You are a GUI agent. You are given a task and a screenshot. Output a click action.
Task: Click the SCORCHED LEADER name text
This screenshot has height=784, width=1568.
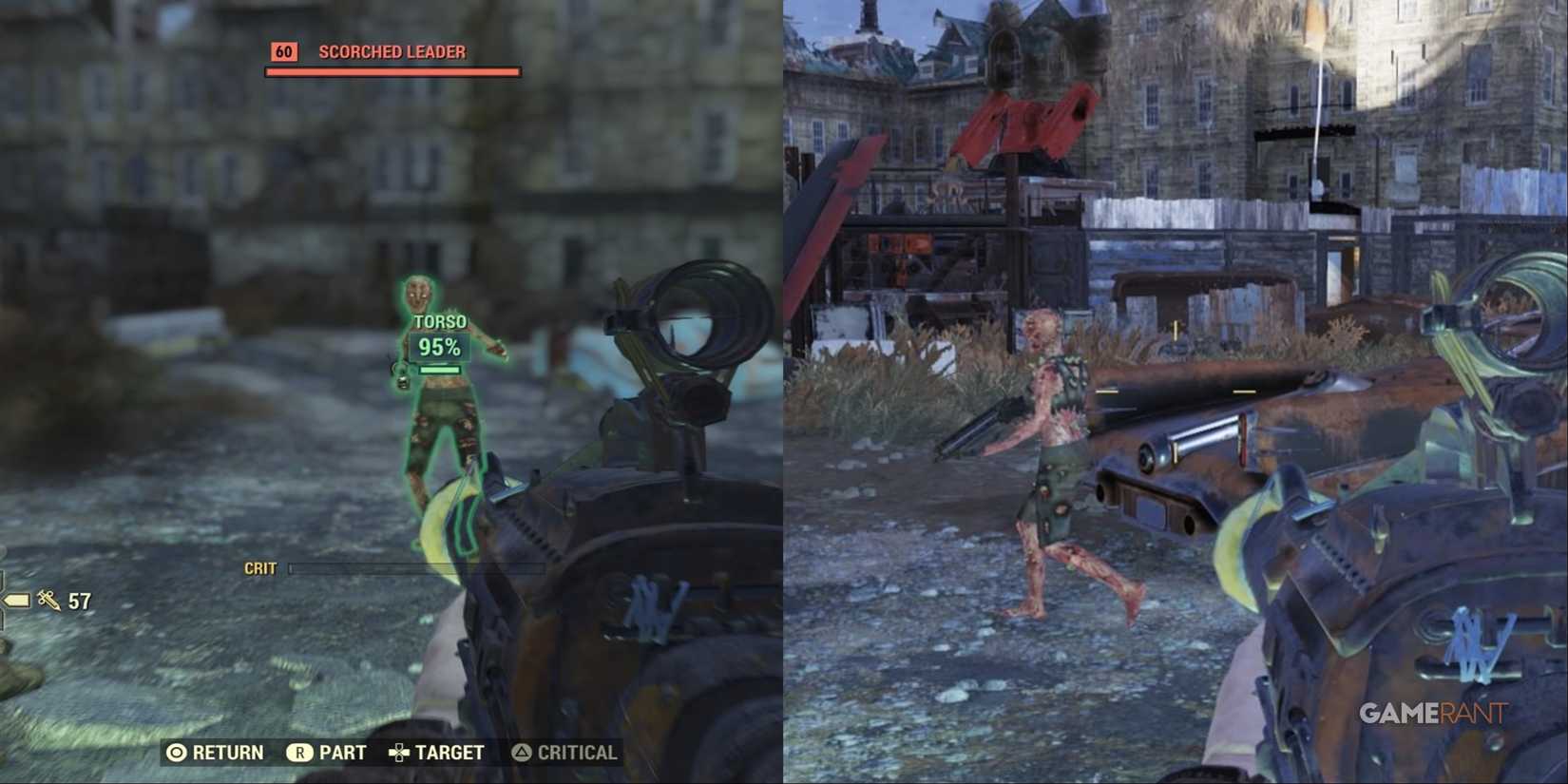(392, 52)
